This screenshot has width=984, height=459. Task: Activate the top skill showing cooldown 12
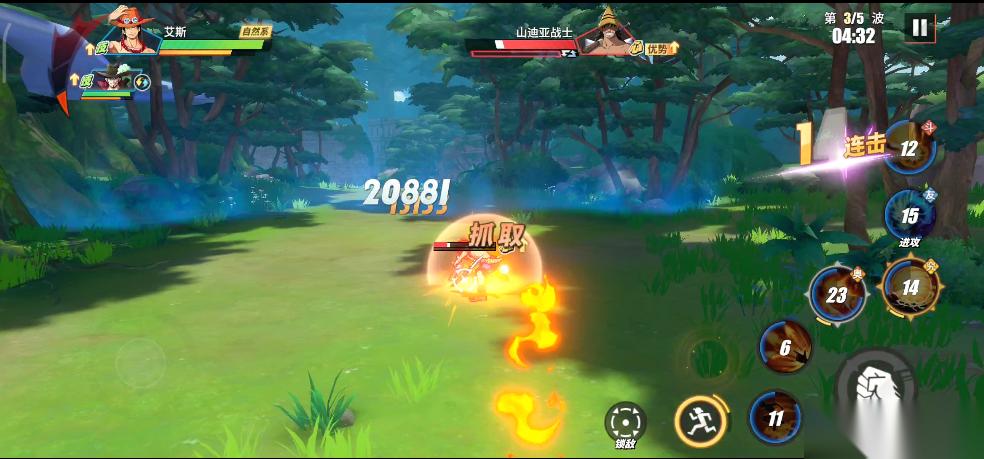coord(909,148)
